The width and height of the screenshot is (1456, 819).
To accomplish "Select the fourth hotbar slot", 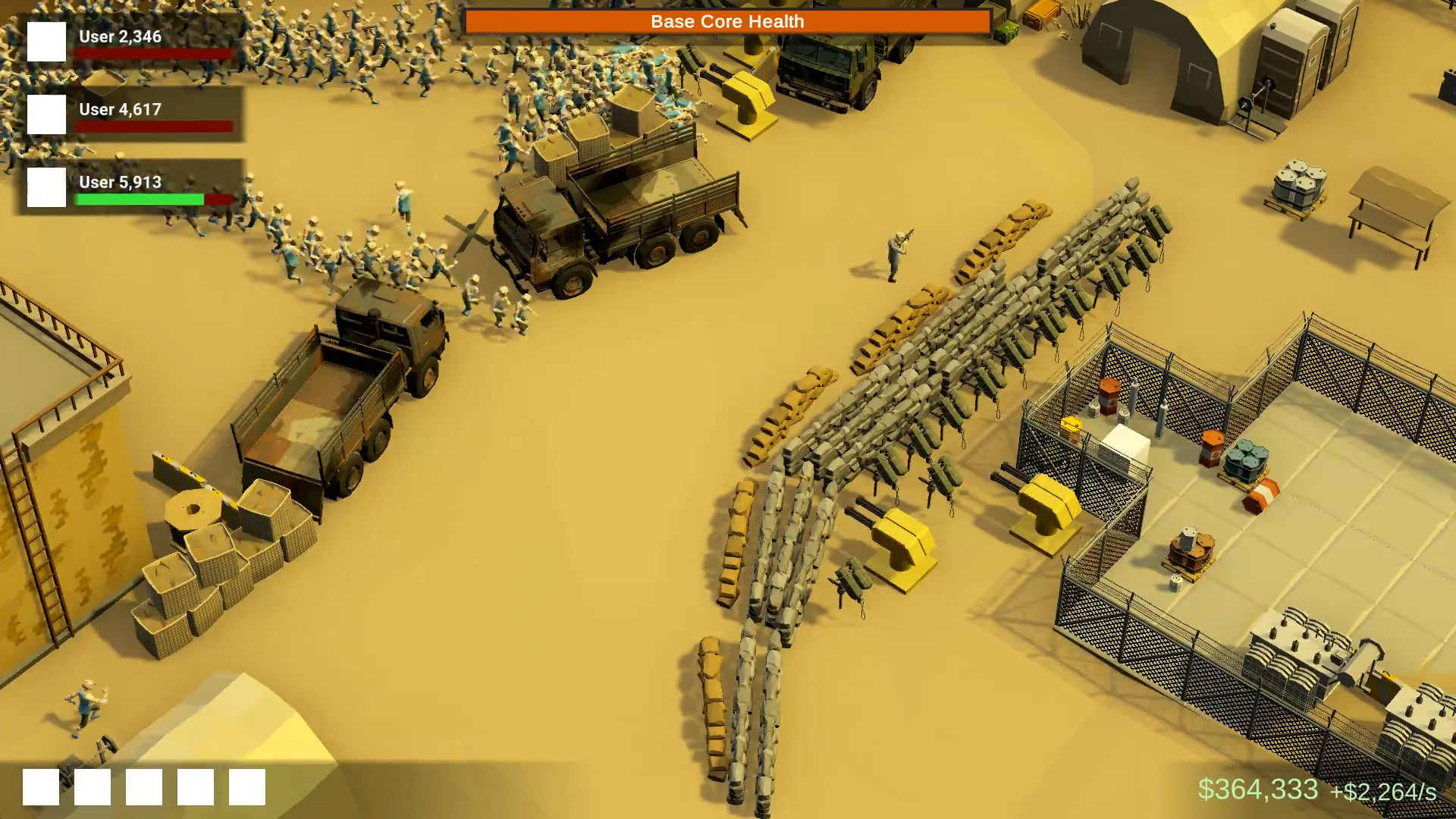I will point(195,786).
